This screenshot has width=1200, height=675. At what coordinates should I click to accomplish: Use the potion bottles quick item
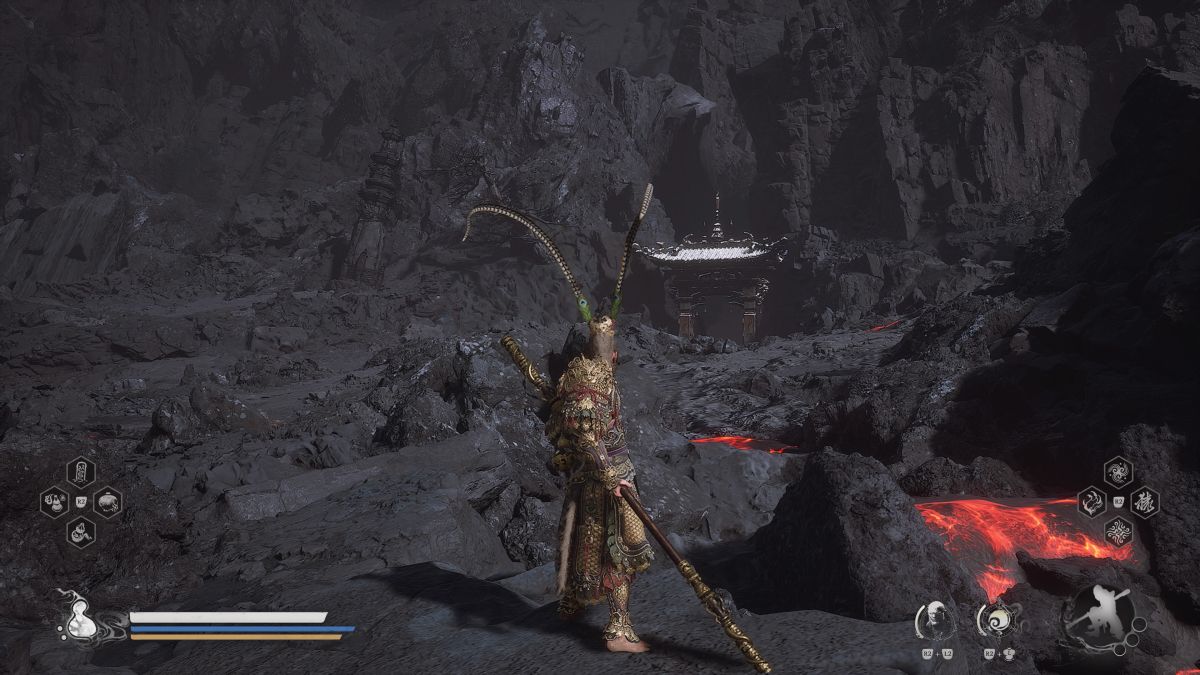[x=53, y=501]
